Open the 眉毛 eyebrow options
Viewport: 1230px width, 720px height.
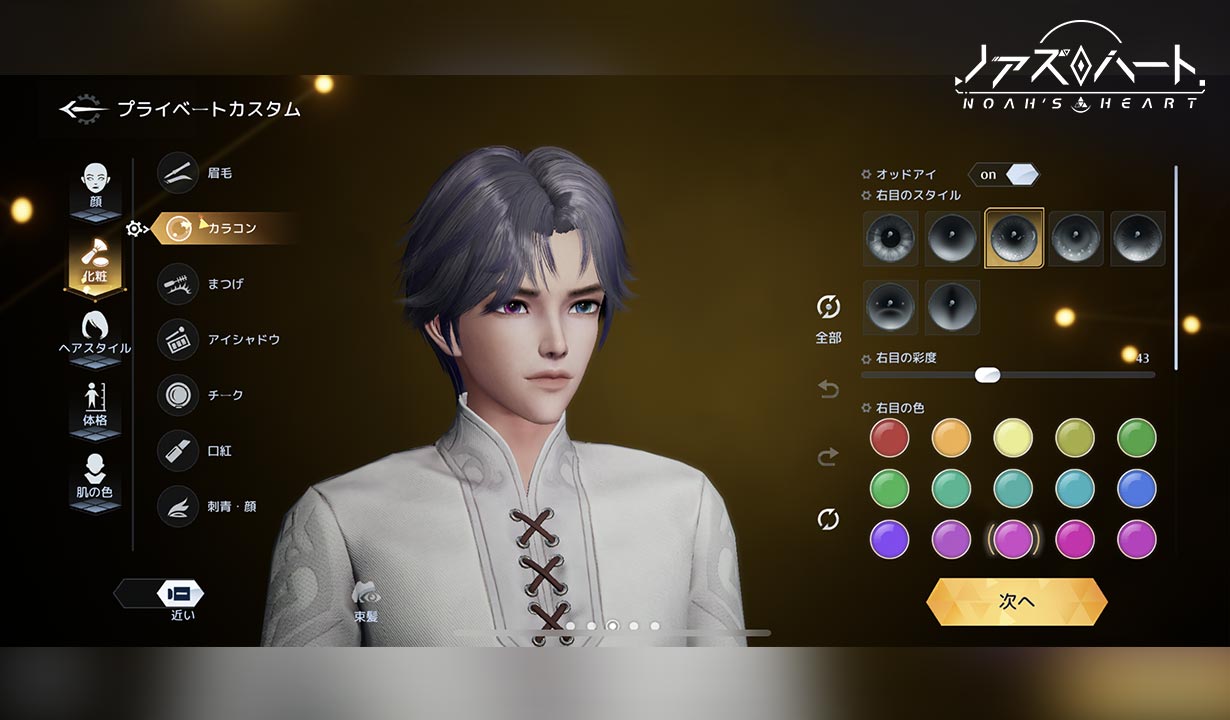178,173
